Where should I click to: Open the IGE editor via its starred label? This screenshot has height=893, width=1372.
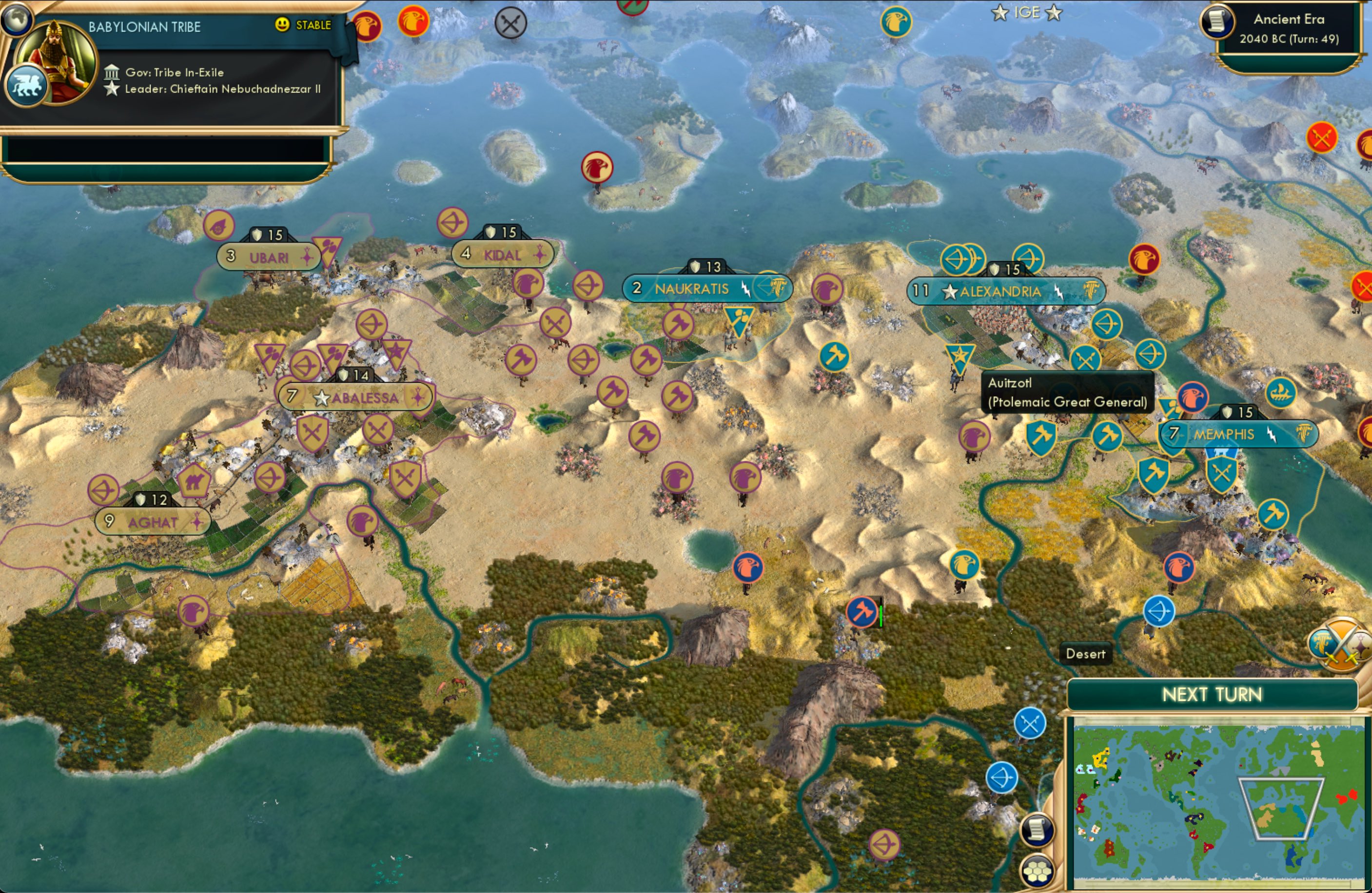click(1028, 13)
